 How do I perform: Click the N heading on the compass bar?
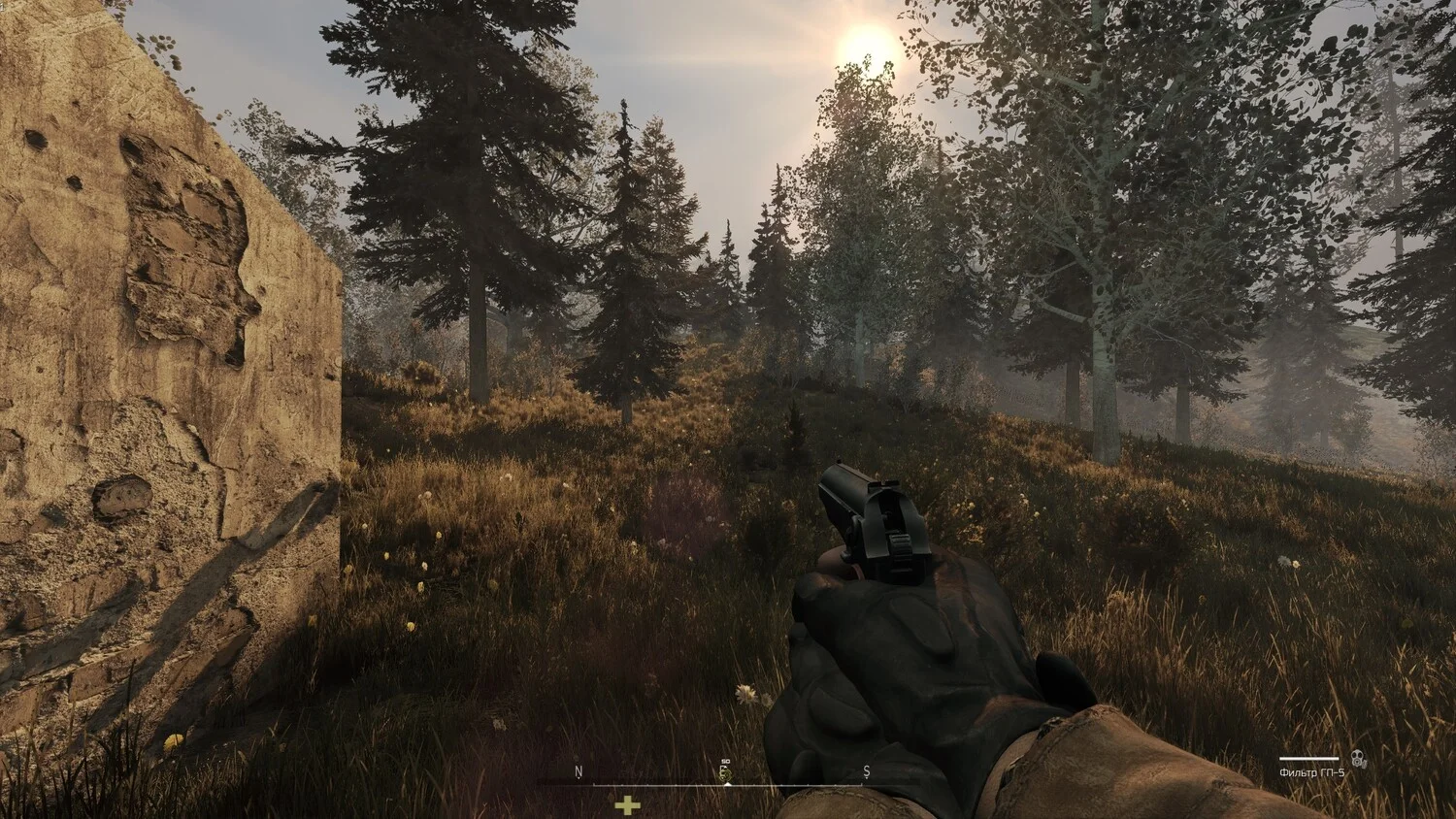click(x=579, y=772)
